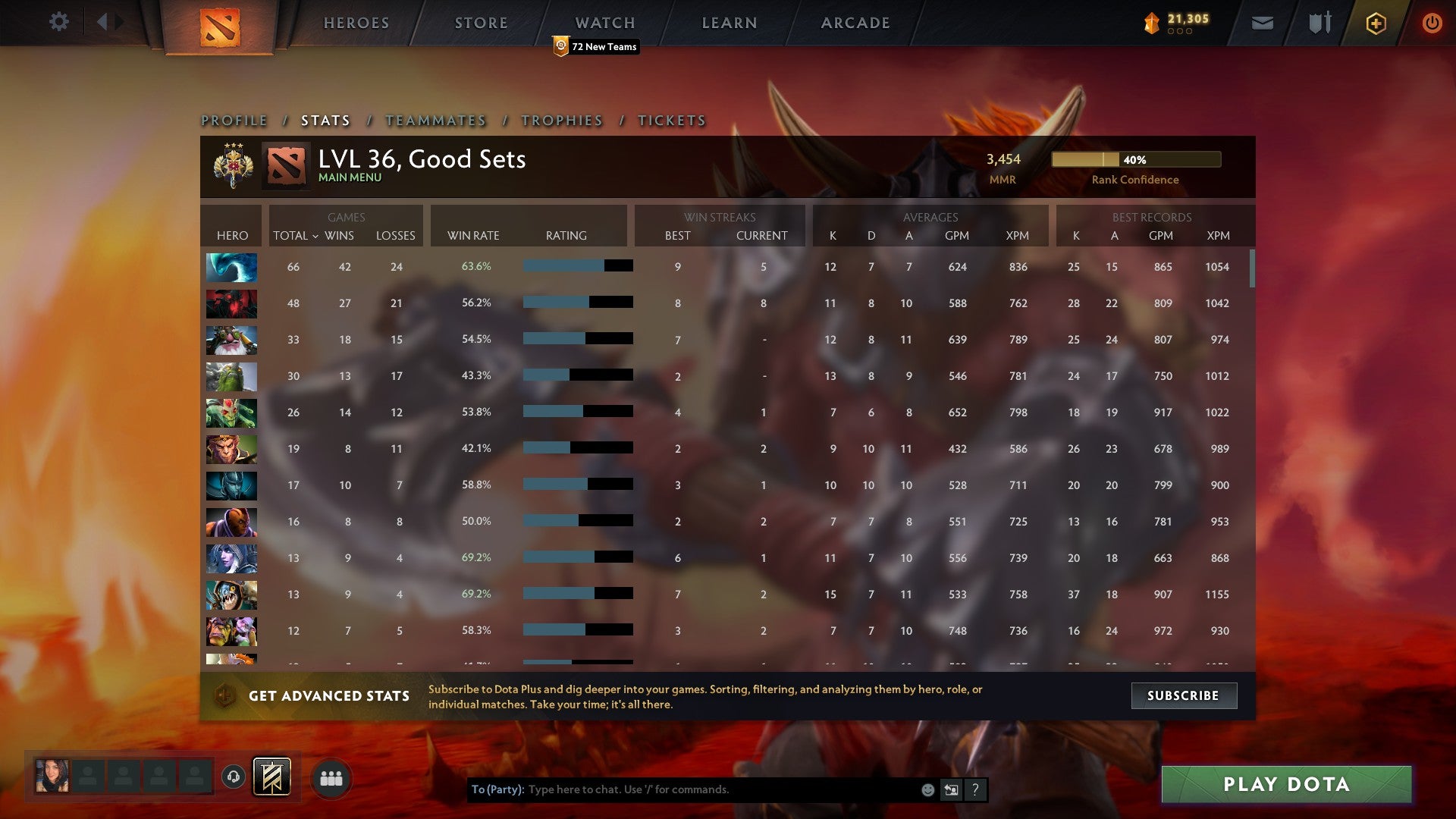
Task: Open the settings gear
Action: 59,22
